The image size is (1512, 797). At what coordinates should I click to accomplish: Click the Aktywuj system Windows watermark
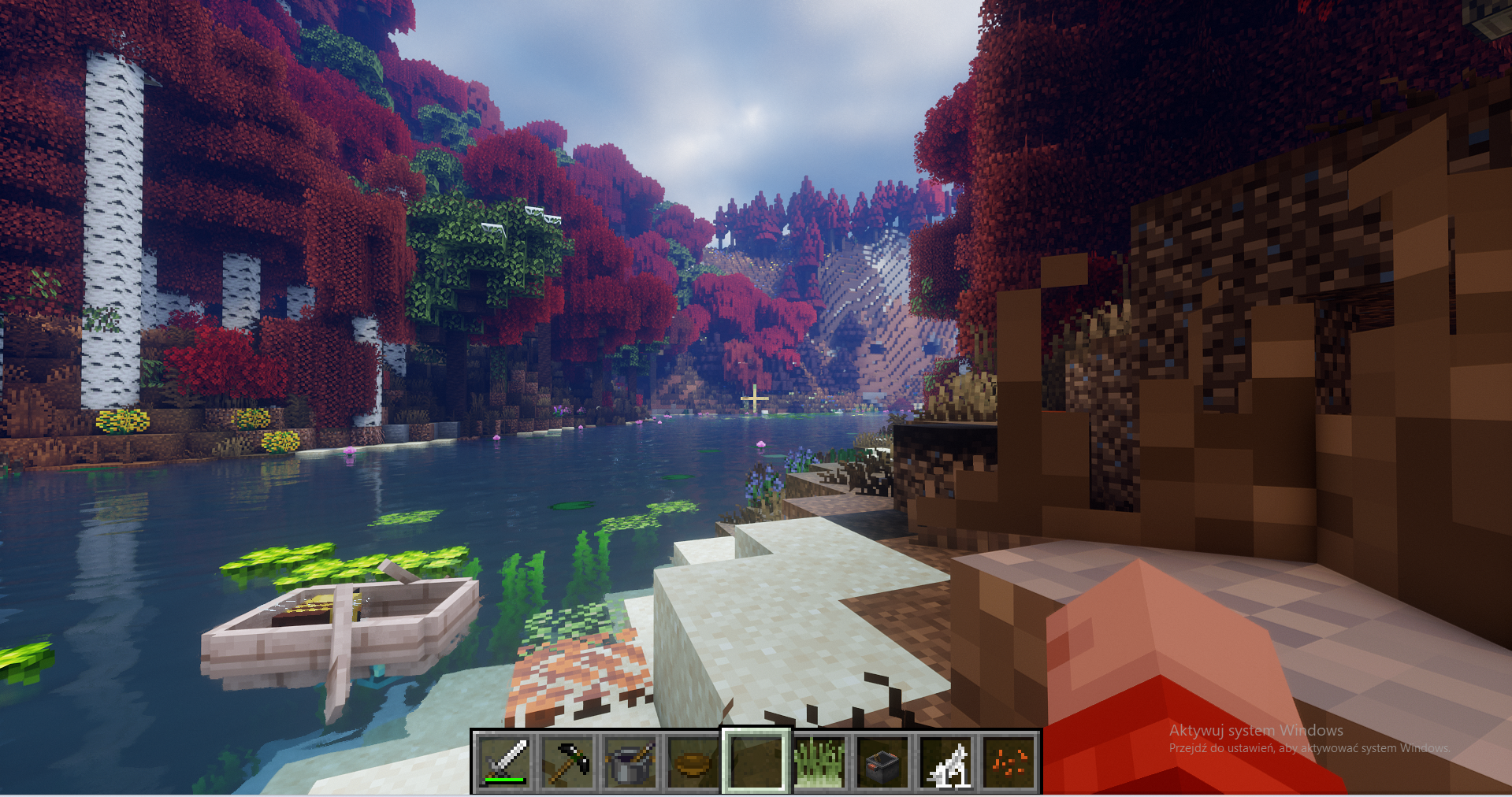[1256, 731]
